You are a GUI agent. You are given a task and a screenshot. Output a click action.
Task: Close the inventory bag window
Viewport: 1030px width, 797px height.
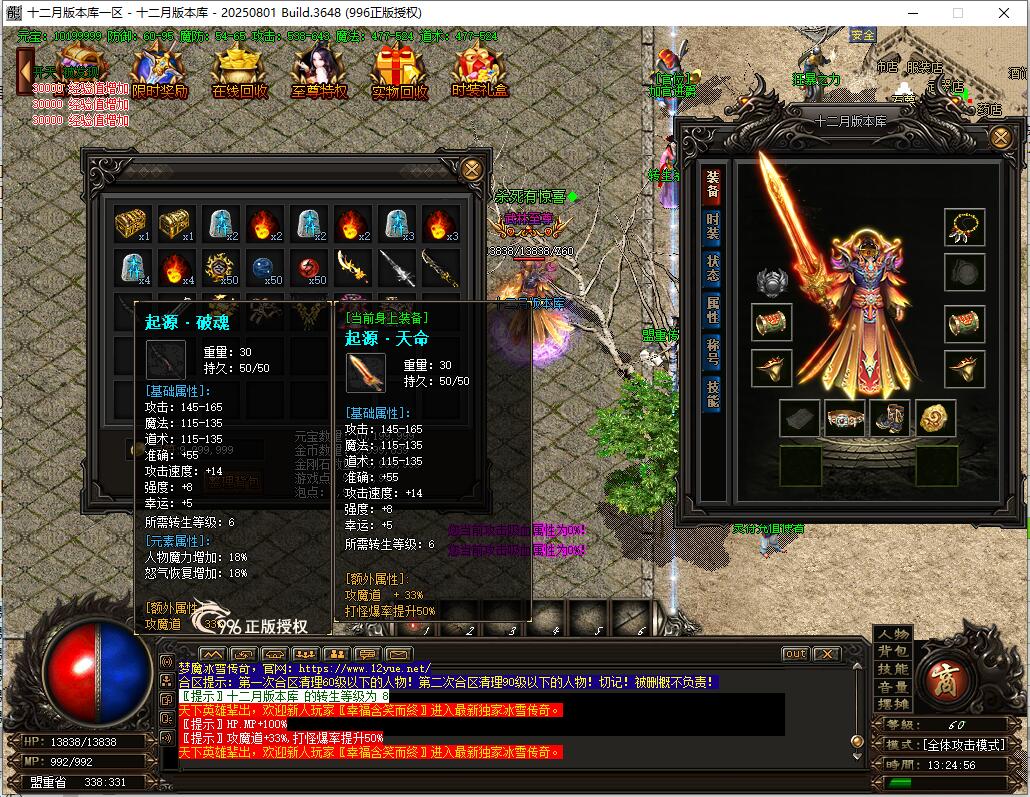(471, 169)
